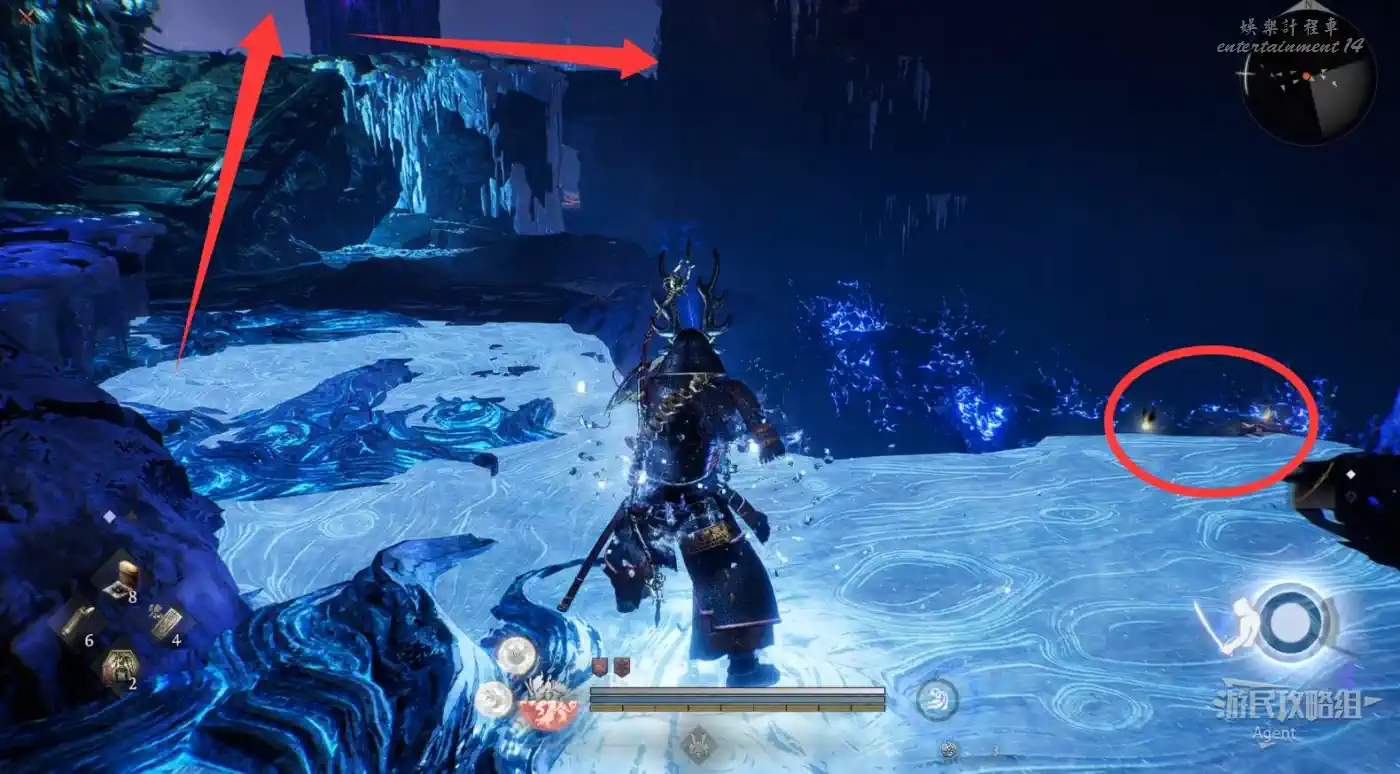This screenshot has width=1400, height=774.
Task: Activate the round wave spirit skill icon
Action: [937, 700]
